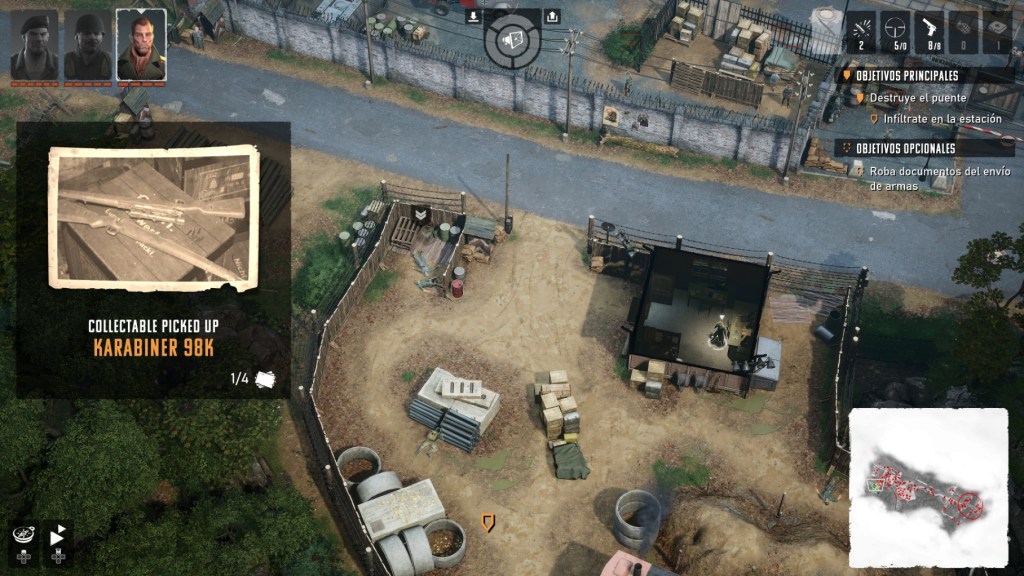Activate the bullet-casing distraction ability
Screen dimensions: 1024x576
point(863,30)
